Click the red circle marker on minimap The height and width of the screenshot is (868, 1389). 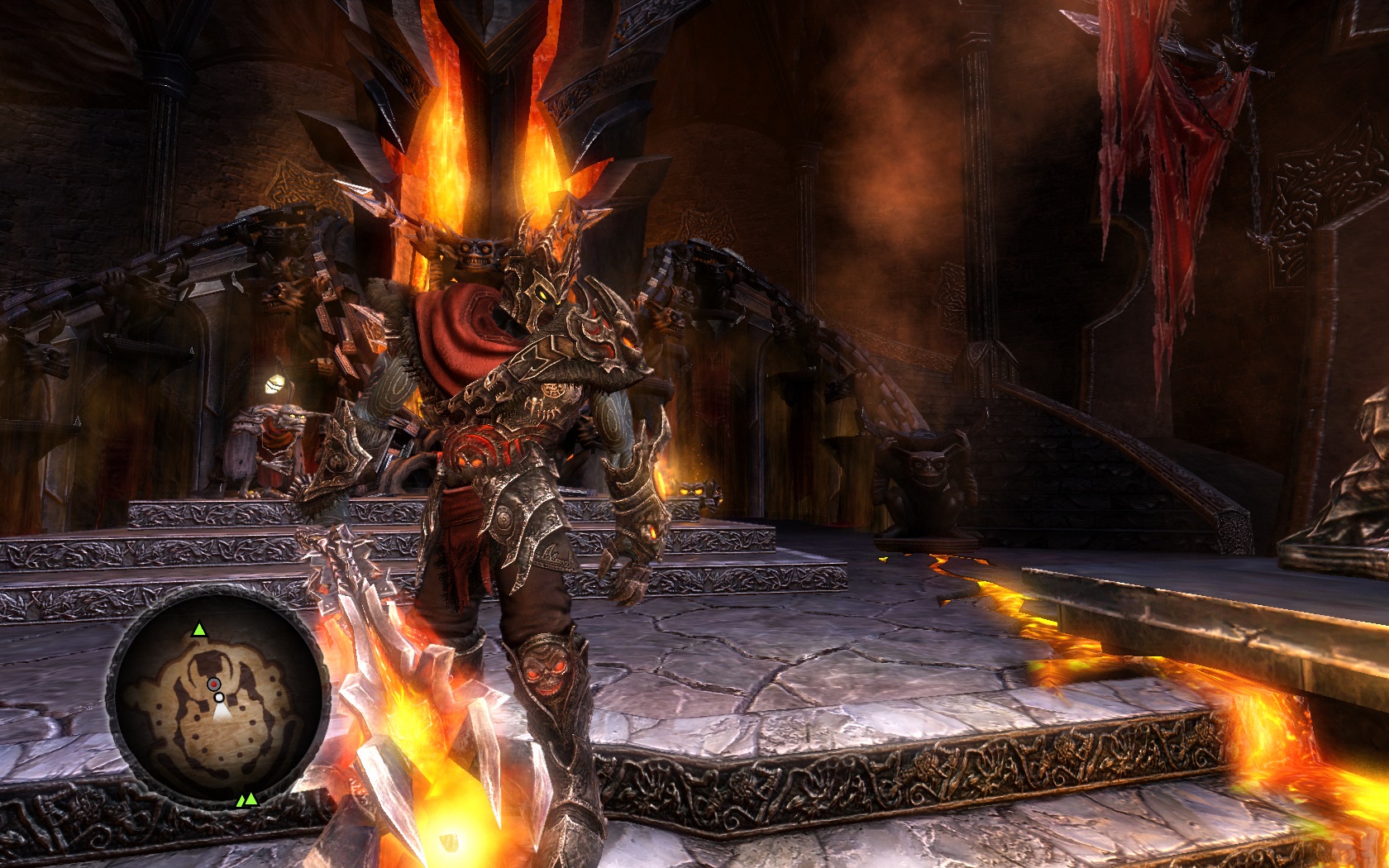[x=213, y=684]
